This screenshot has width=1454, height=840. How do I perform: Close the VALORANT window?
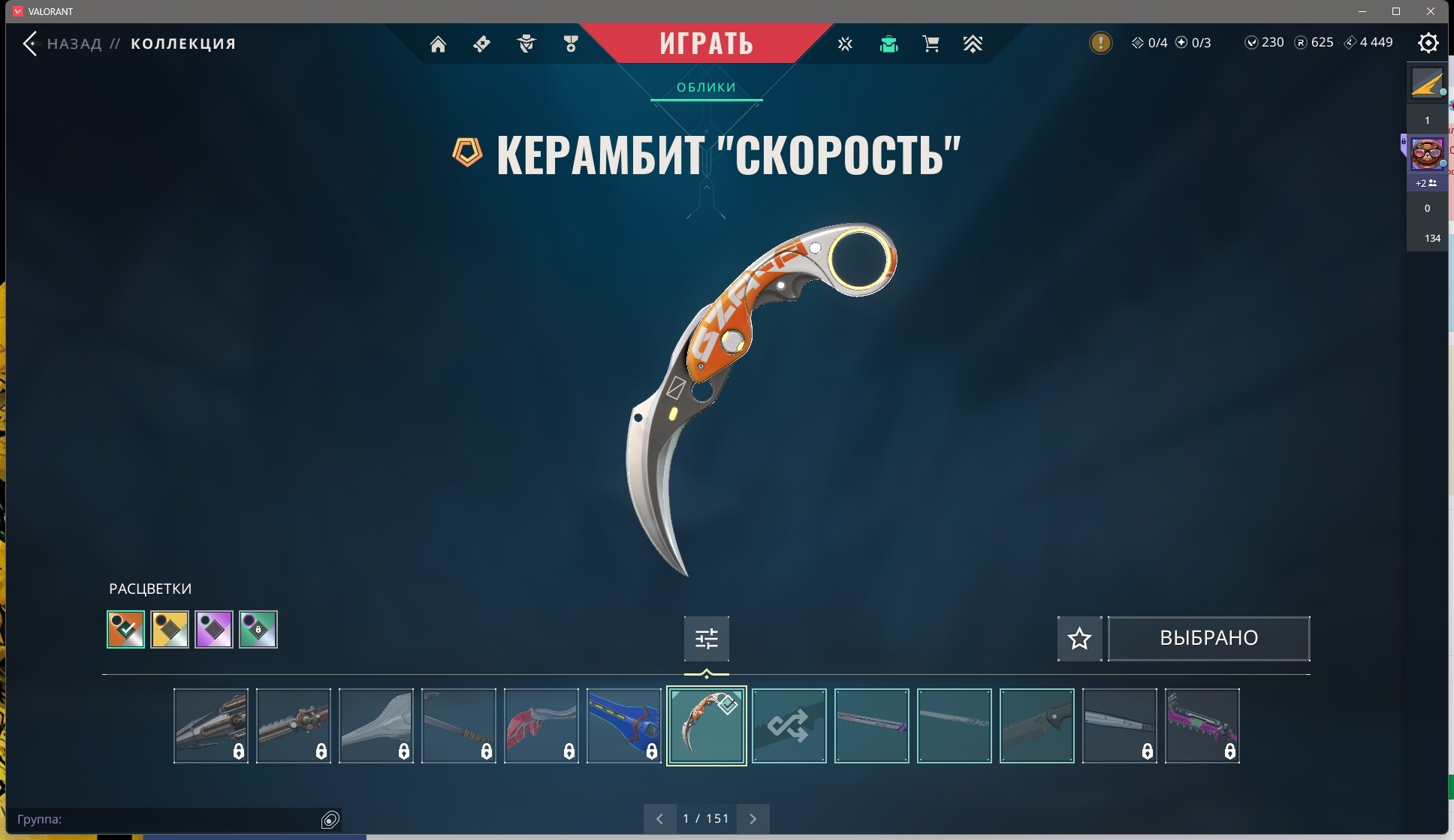coord(1431,11)
